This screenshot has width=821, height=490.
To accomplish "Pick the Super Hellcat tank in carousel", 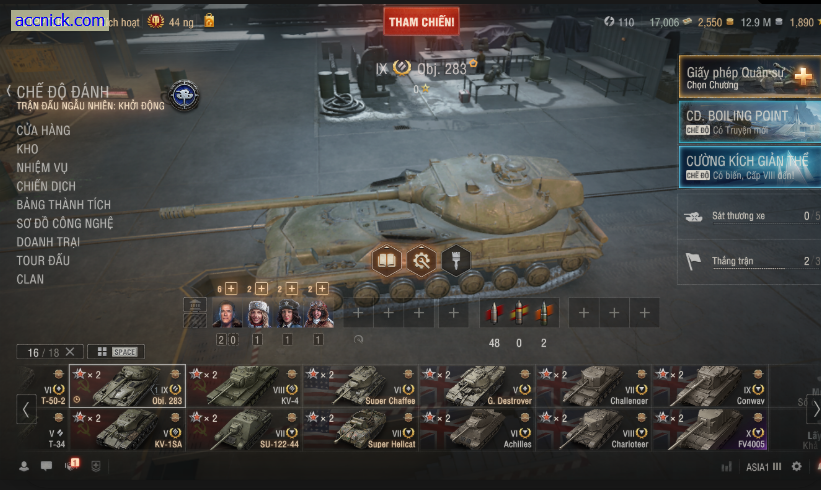I will pyautogui.click(x=361, y=428).
